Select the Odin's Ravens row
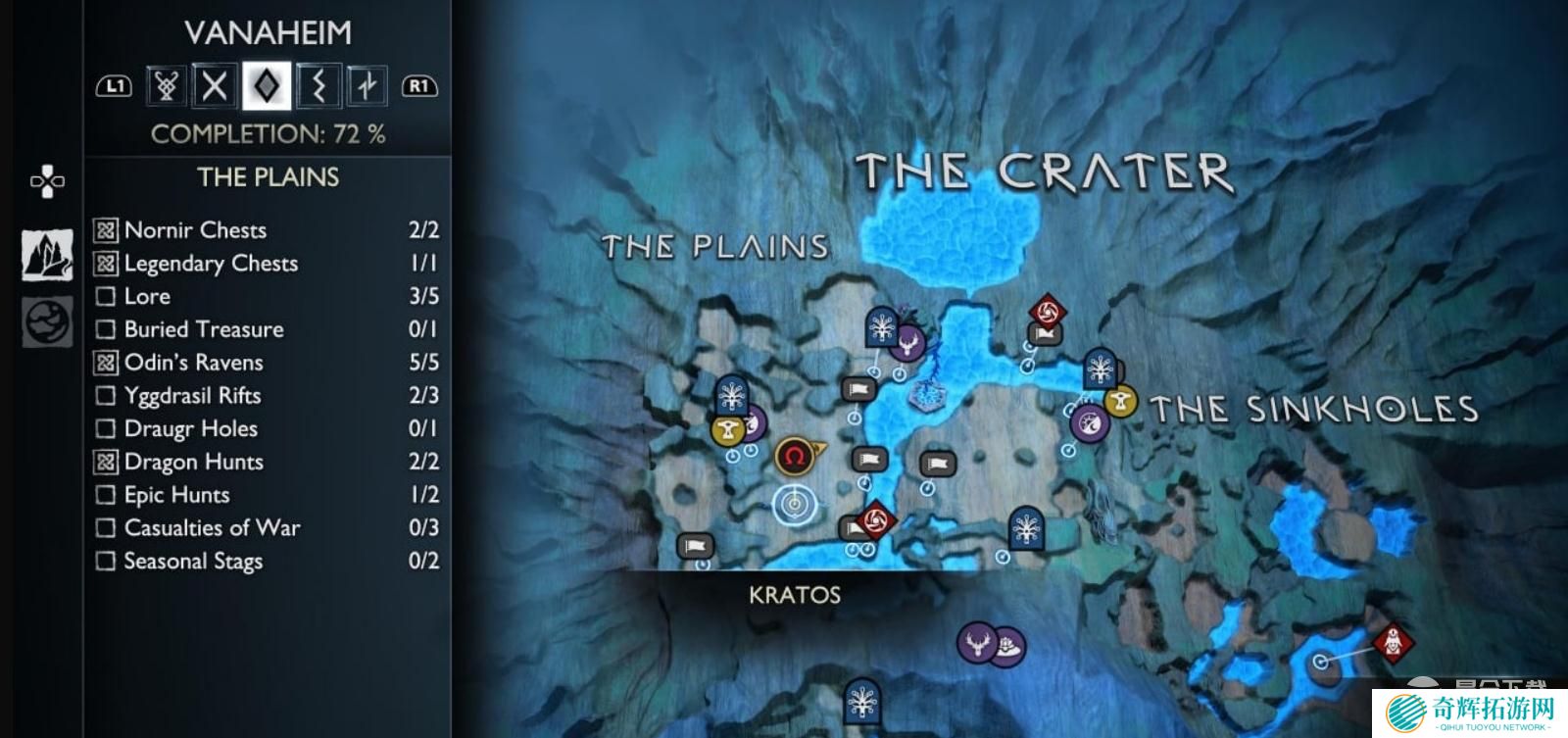The image size is (1568, 738). [x=265, y=363]
